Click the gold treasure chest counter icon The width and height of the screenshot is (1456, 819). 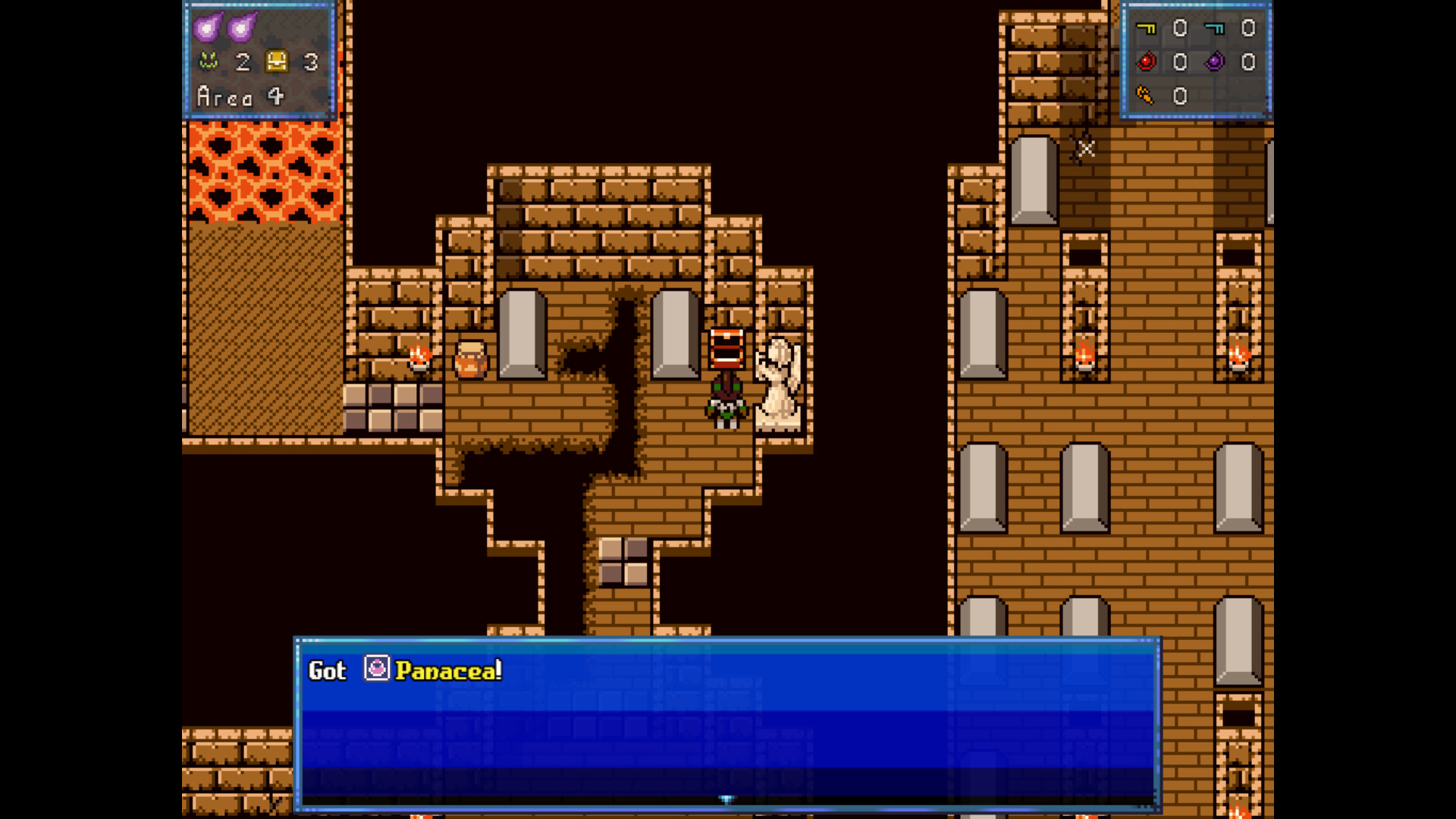pyautogui.click(x=278, y=62)
